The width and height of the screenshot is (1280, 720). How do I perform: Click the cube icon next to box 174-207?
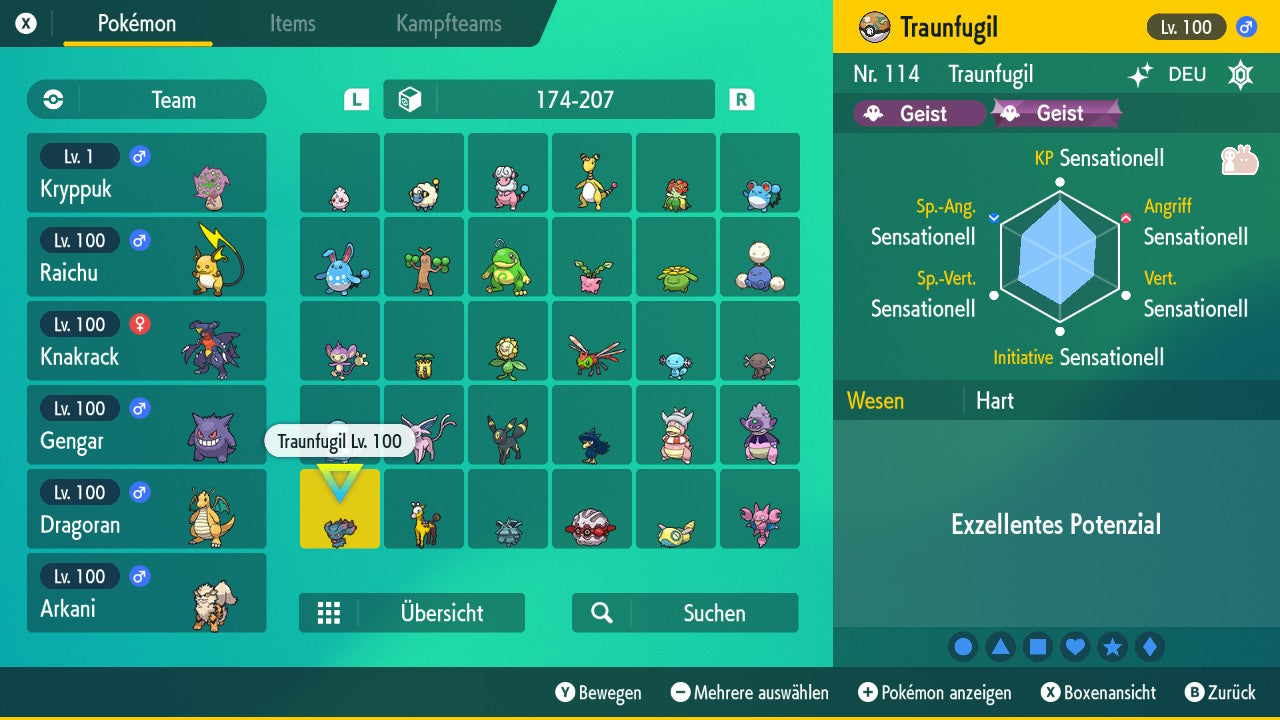(x=409, y=99)
